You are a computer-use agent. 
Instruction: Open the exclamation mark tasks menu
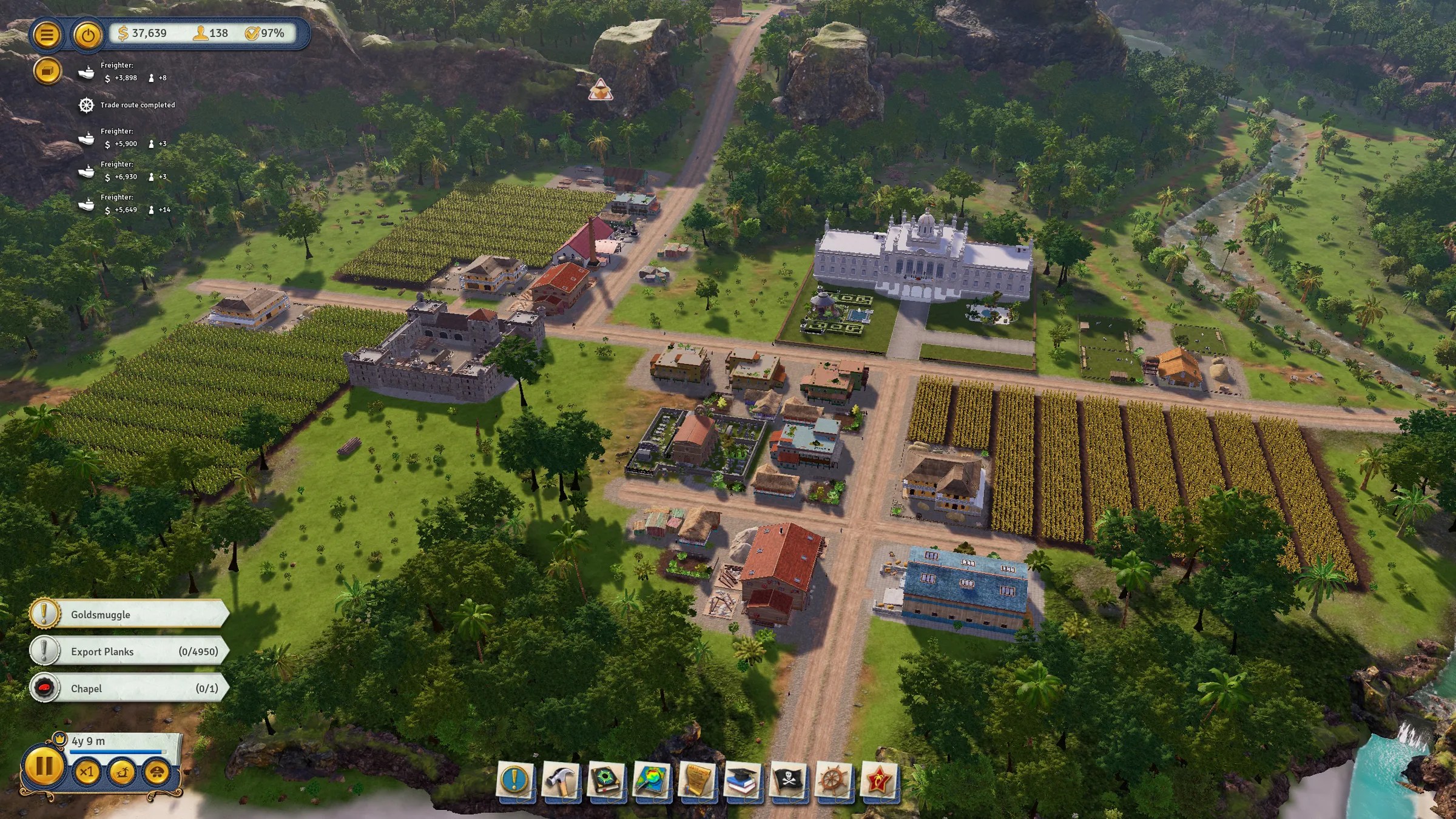pos(515,779)
